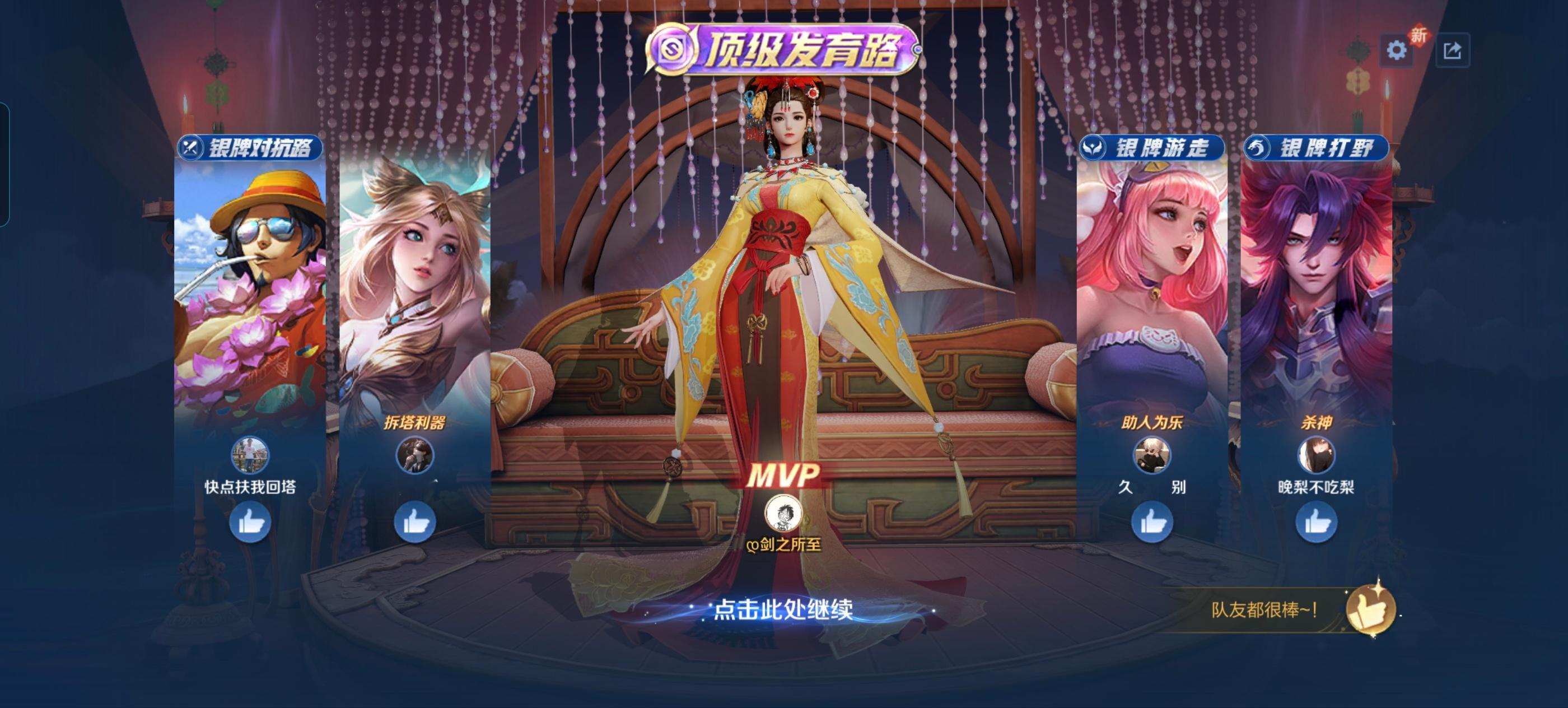Image resolution: width=1568 pixels, height=708 pixels.
Task: Click the share icon in top right corner
Action: (x=1454, y=51)
